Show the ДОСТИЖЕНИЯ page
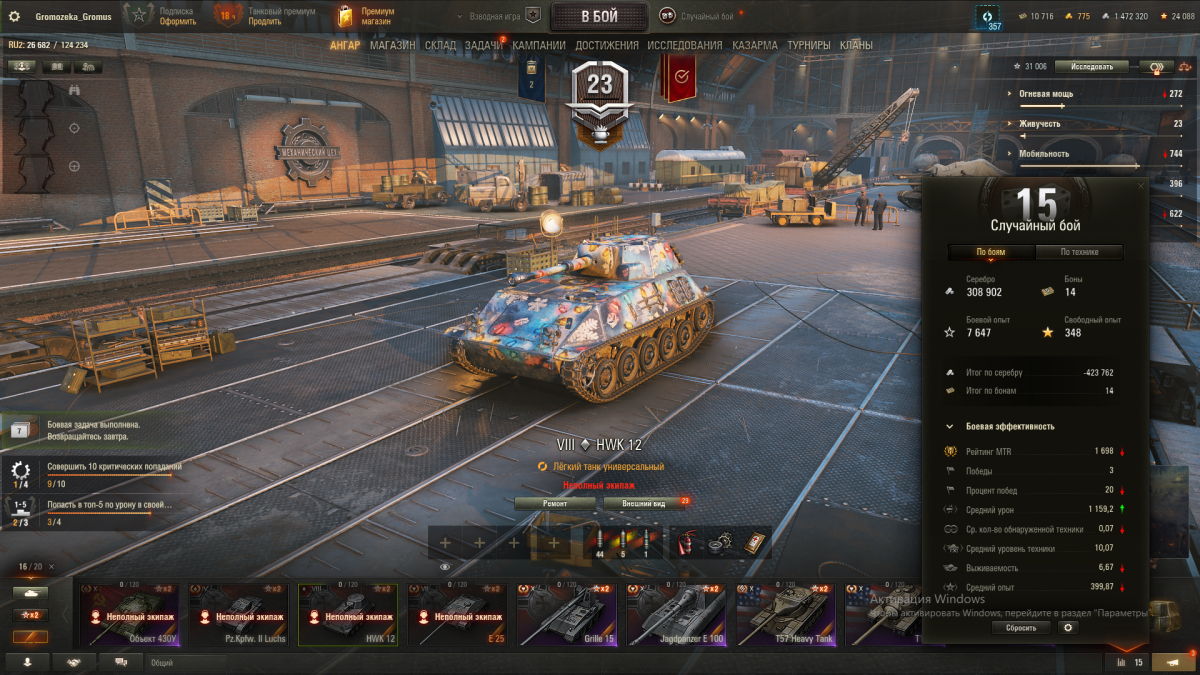The width and height of the screenshot is (1200, 675). (x=607, y=45)
